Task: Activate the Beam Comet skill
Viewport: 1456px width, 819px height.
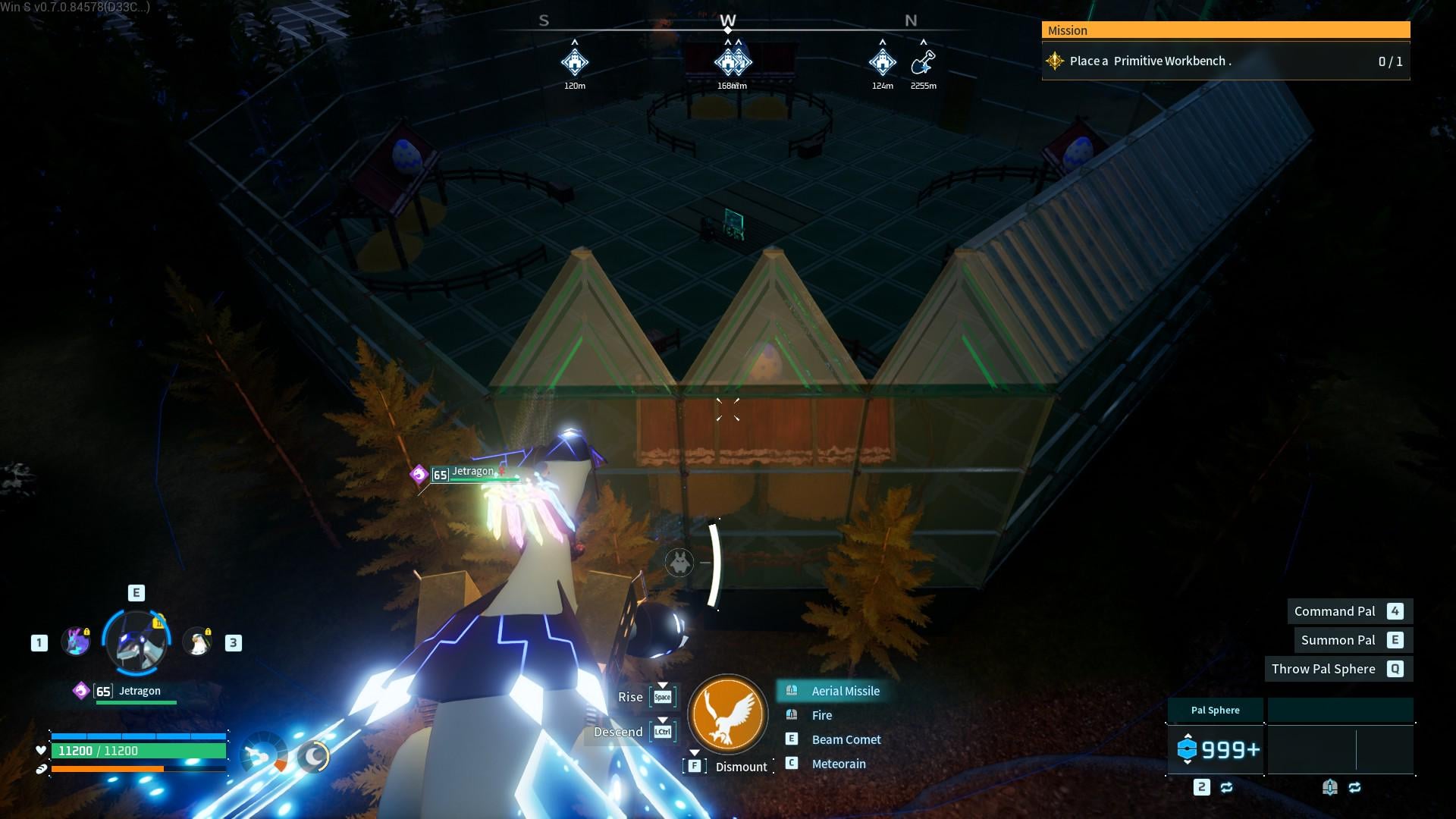Action: (x=846, y=739)
